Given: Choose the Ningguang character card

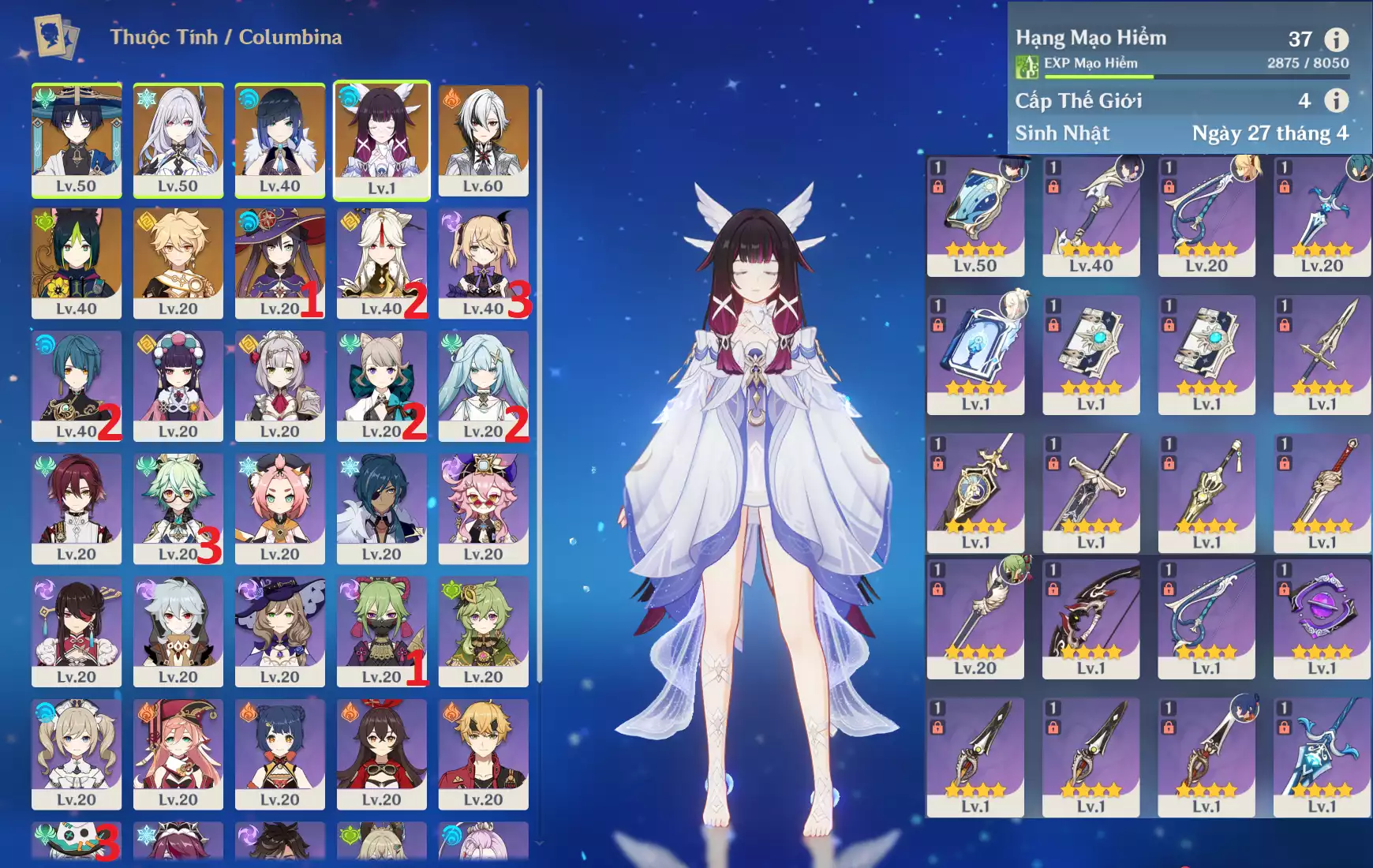Looking at the screenshot, I should pos(382,264).
